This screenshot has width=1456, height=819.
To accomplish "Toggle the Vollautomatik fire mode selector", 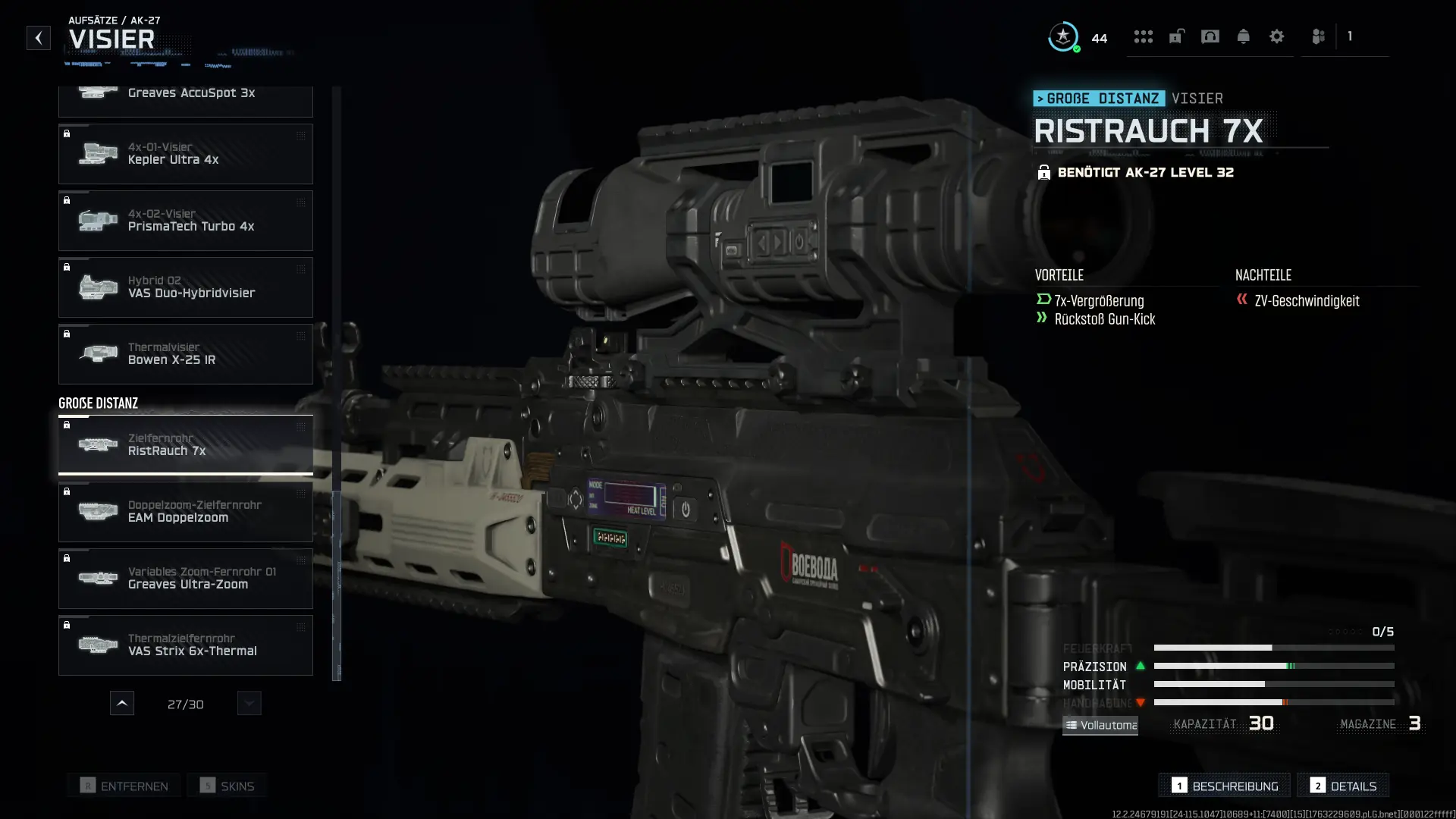I will tap(1100, 726).
